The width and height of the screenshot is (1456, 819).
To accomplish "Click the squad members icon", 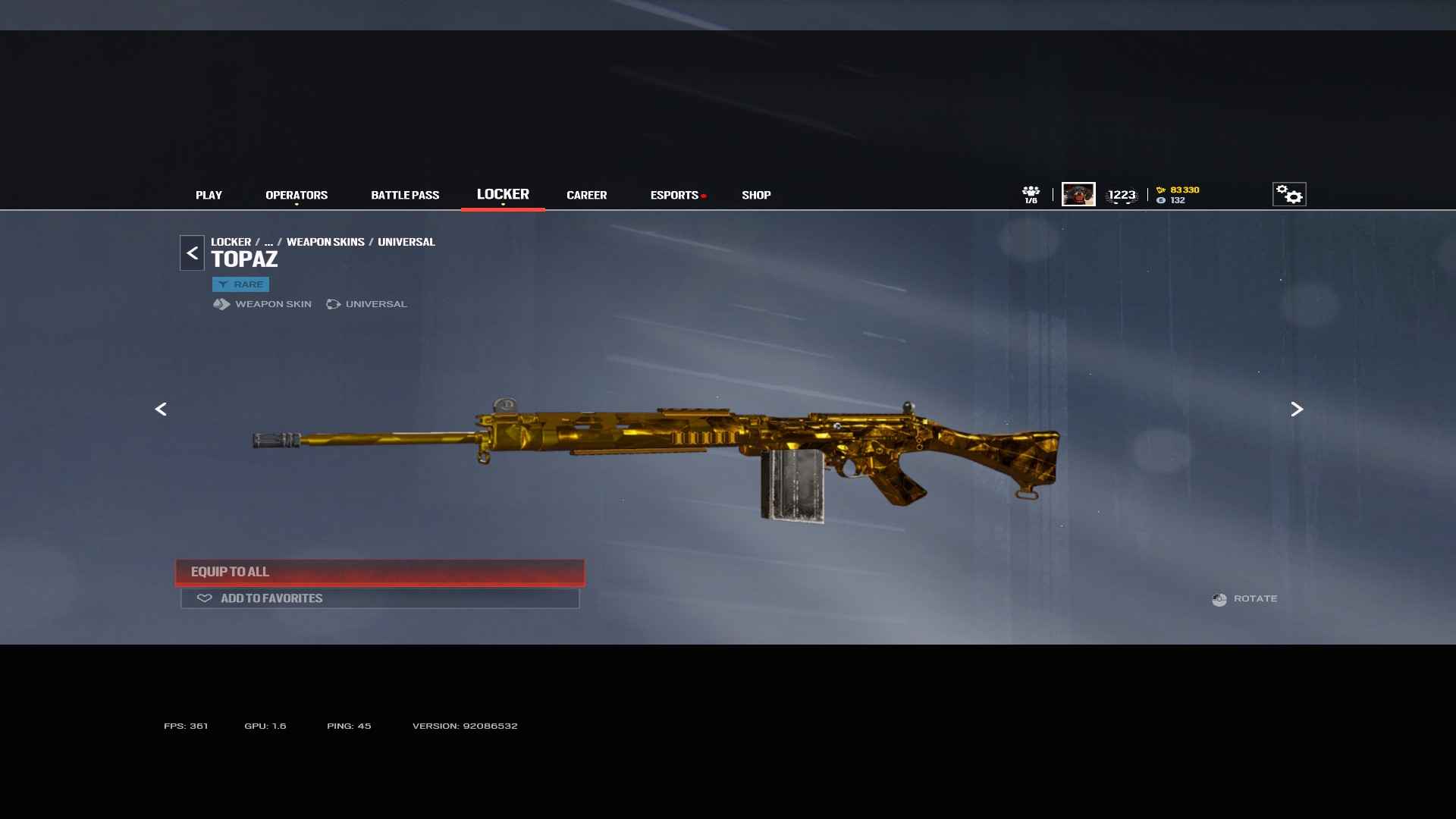I will [1031, 194].
